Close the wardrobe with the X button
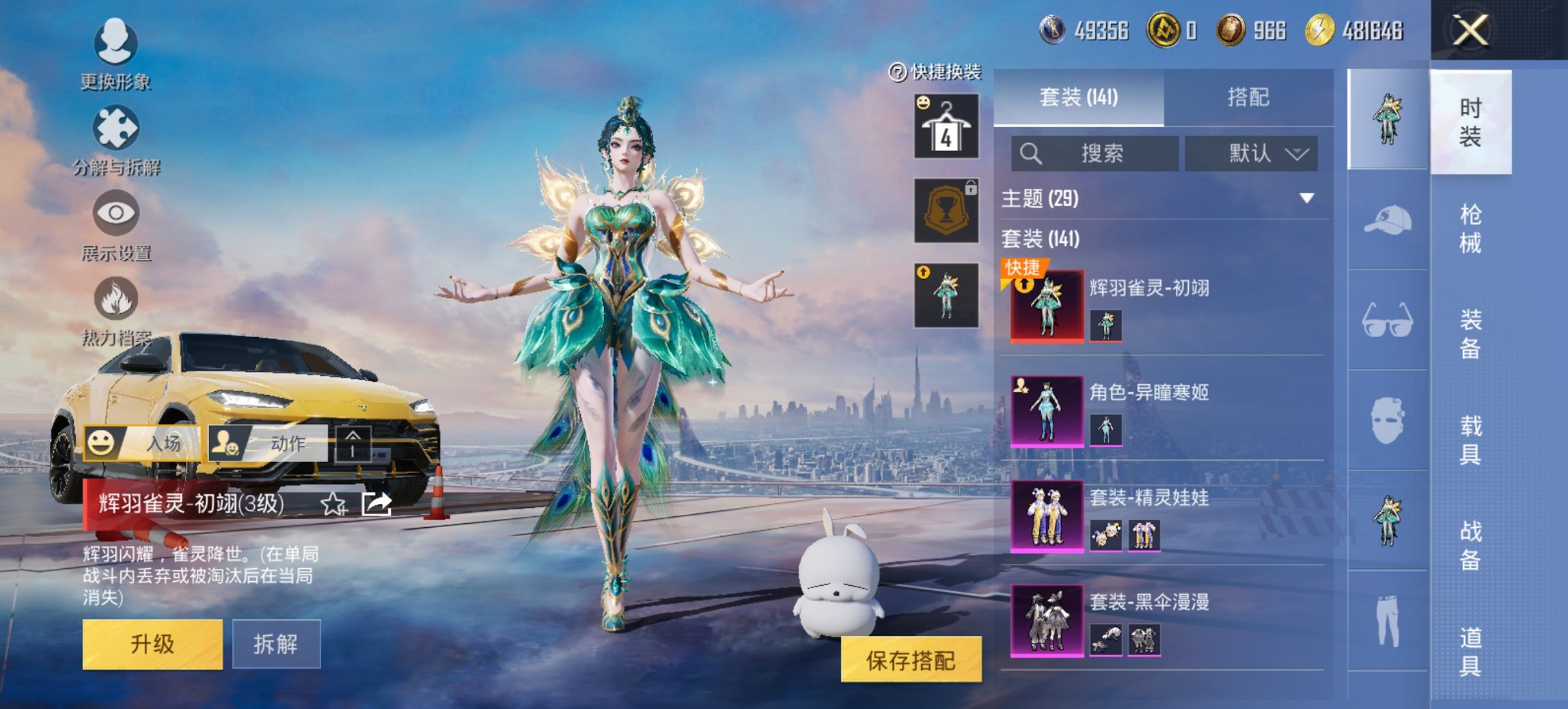Viewport: 1568px width, 709px height. point(1470,31)
